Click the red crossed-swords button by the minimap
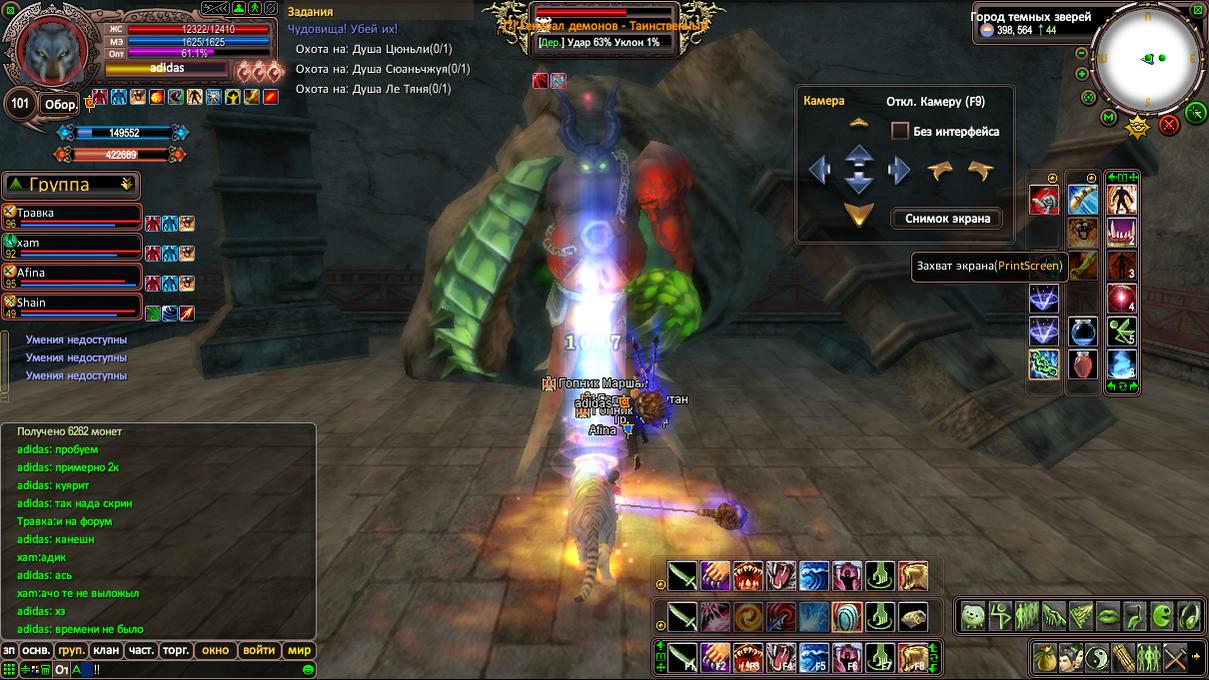This screenshot has width=1209, height=680. click(x=1168, y=125)
